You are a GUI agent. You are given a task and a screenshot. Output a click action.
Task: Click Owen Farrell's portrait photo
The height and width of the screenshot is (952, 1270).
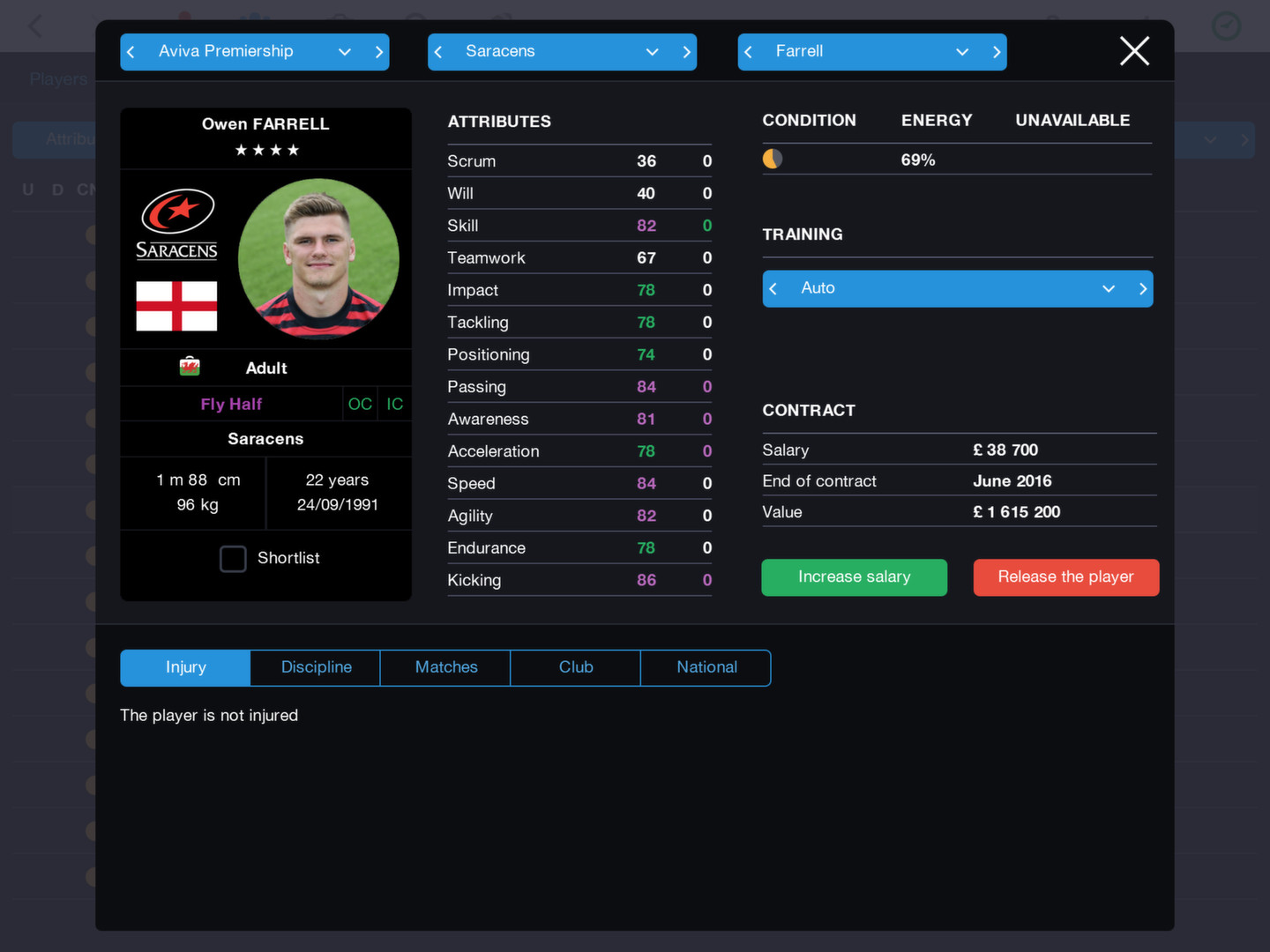tap(319, 258)
